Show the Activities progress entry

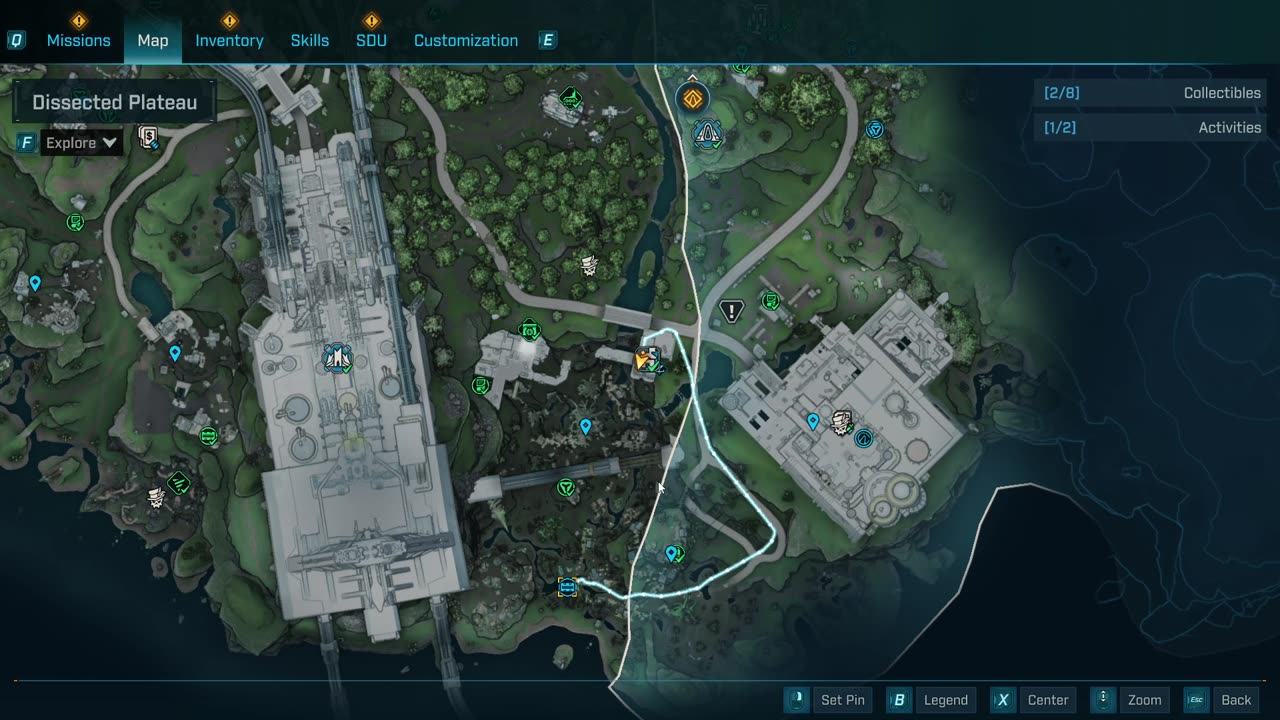(1151, 128)
